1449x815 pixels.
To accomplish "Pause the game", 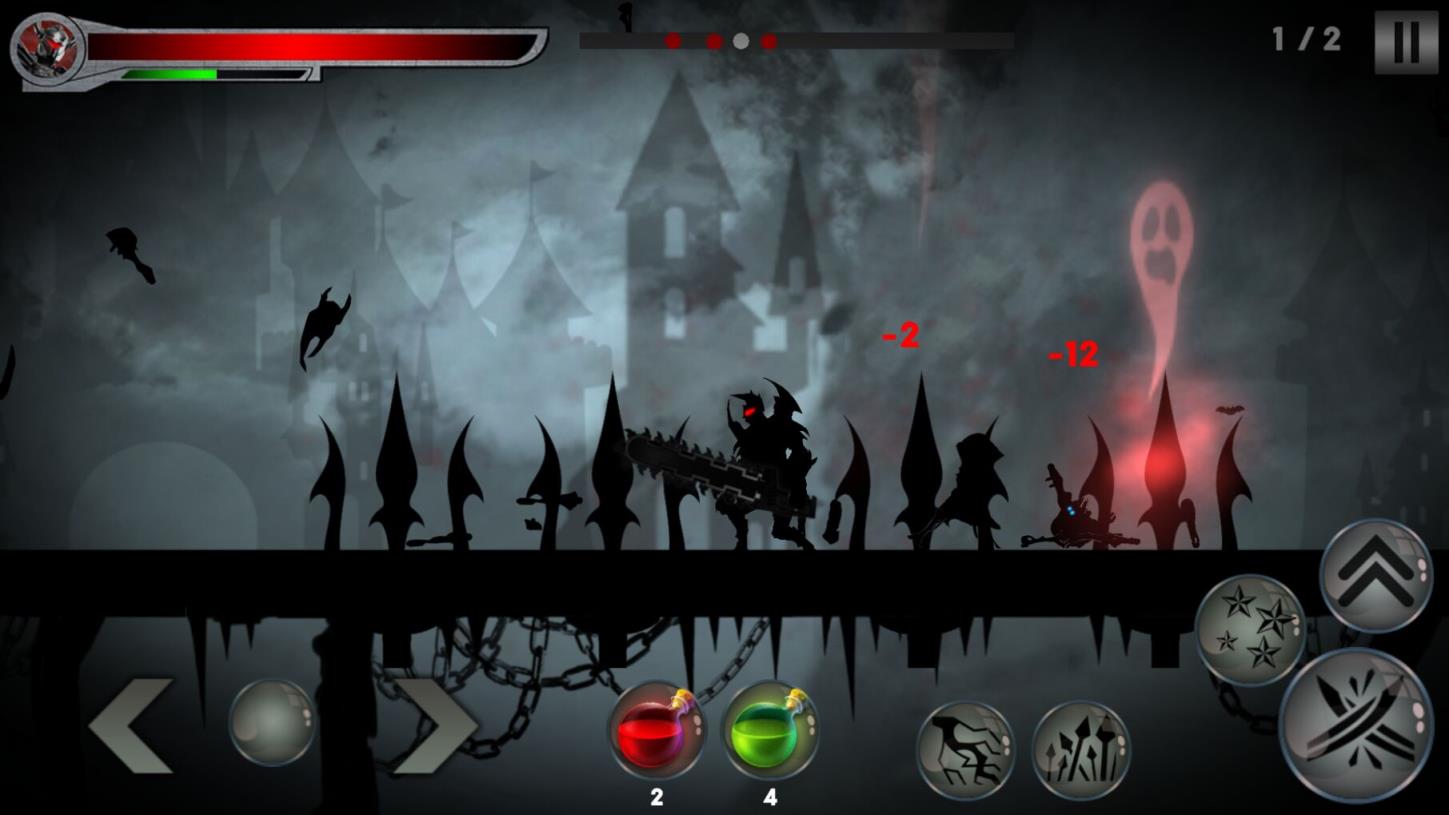I will (x=1405, y=42).
